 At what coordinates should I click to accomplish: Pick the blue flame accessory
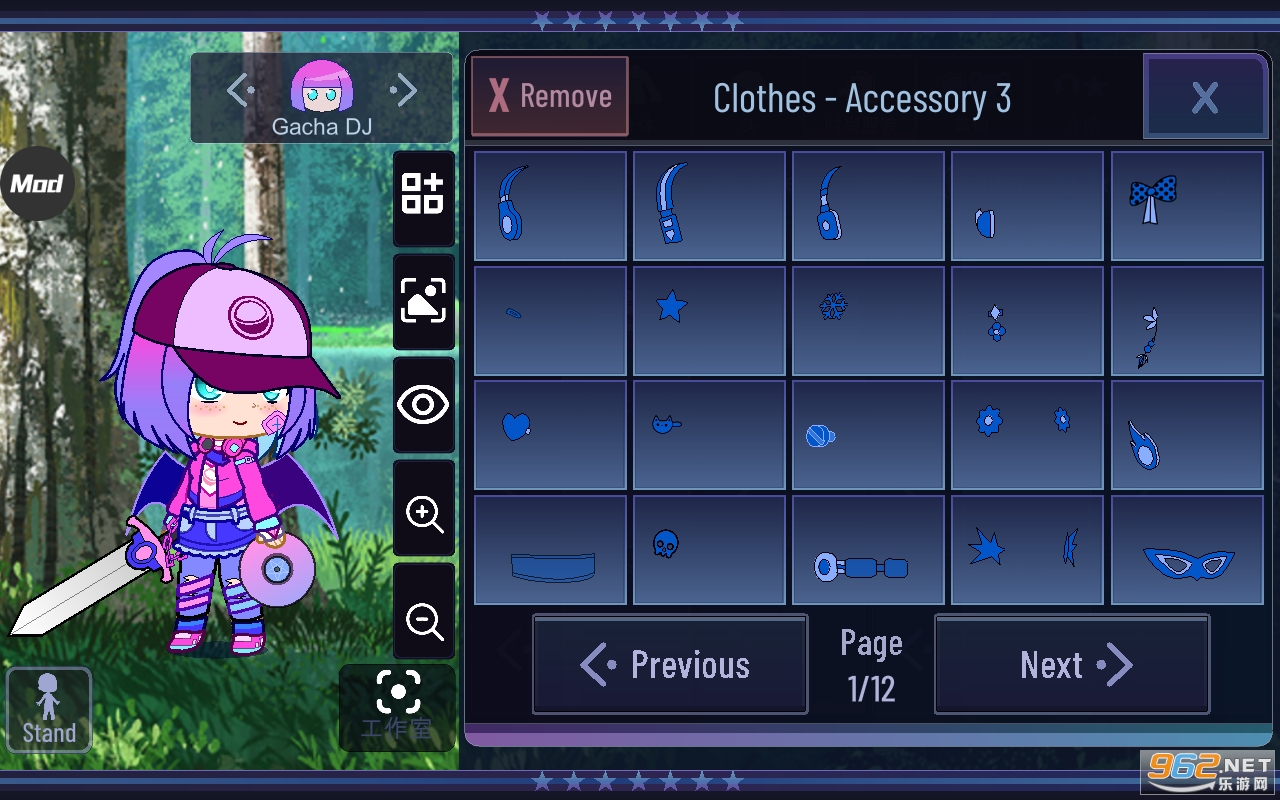tap(1187, 434)
